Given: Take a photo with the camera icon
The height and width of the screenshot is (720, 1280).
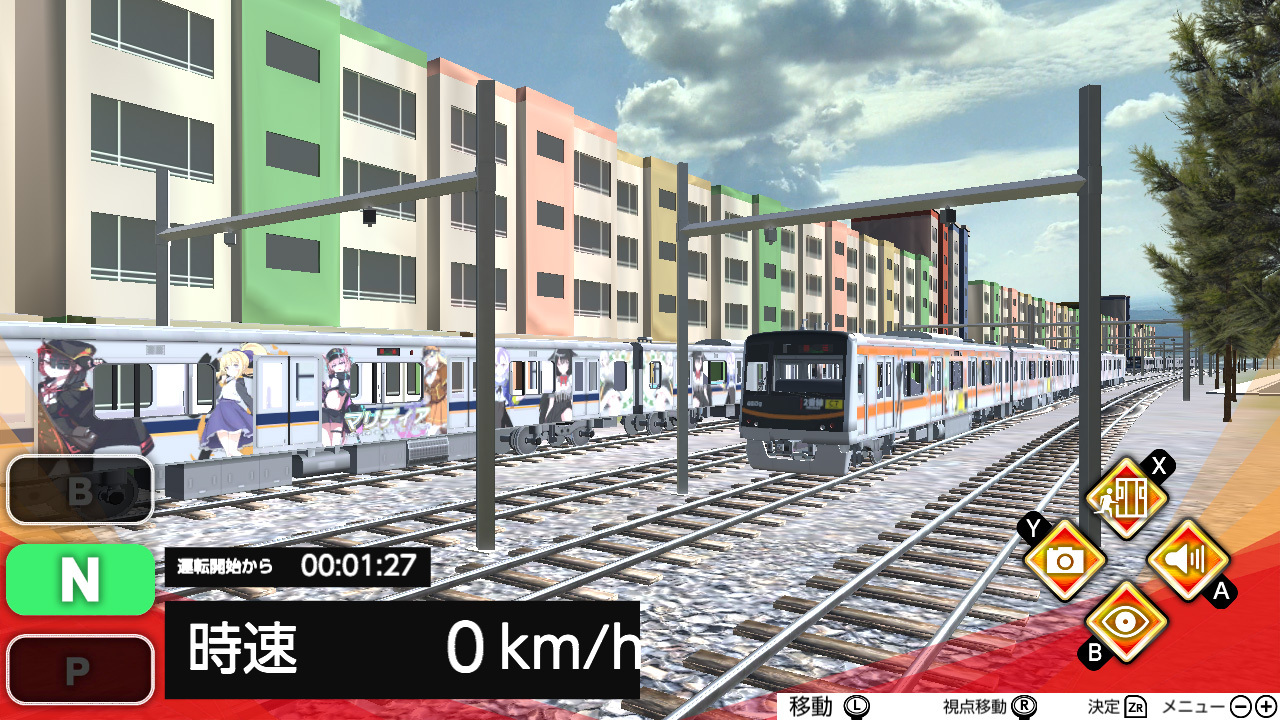Looking at the screenshot, I should 1065,560.
